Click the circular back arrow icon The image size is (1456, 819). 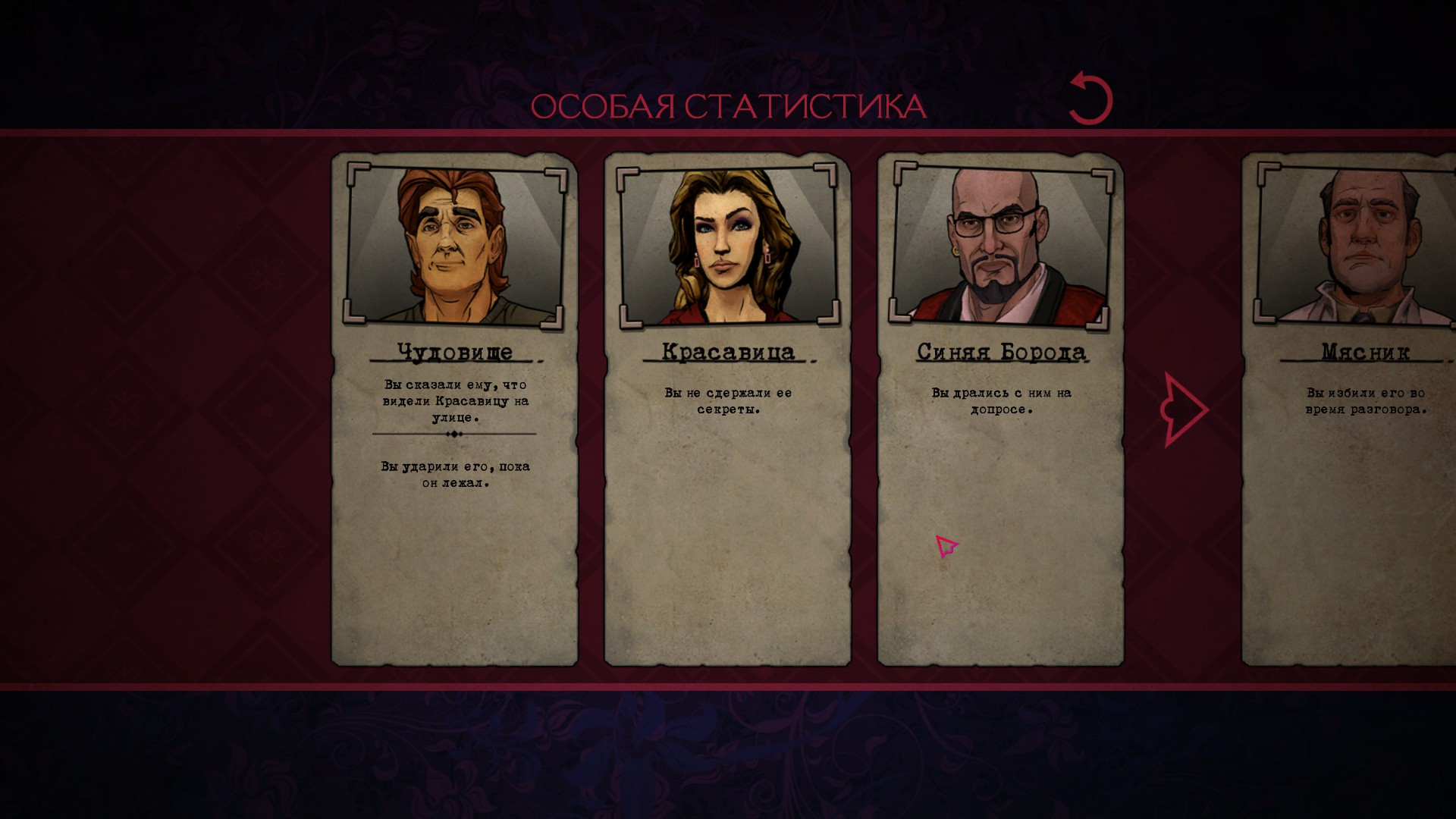click(1090, 99)
